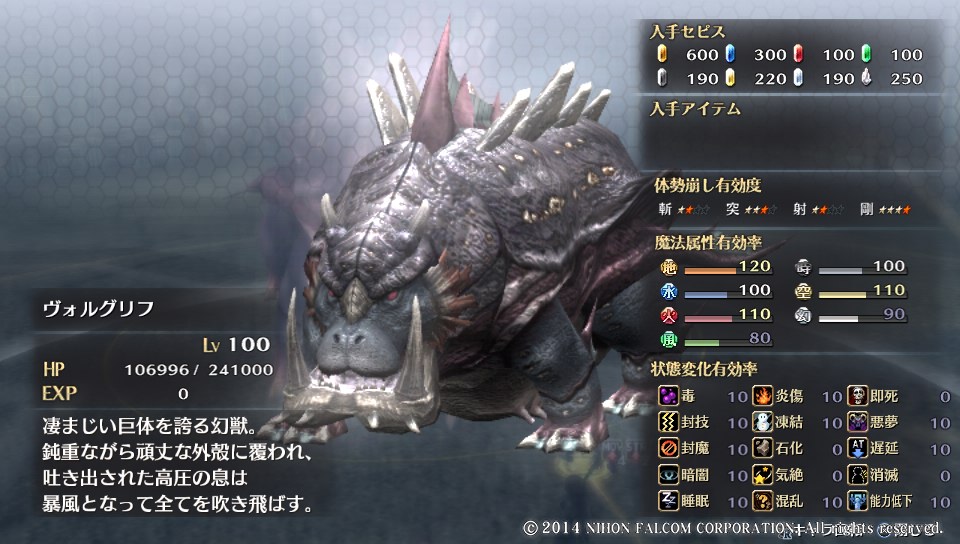Click the burn (炎傷) flame icon
960x544 pixels.
click(763, 397)
